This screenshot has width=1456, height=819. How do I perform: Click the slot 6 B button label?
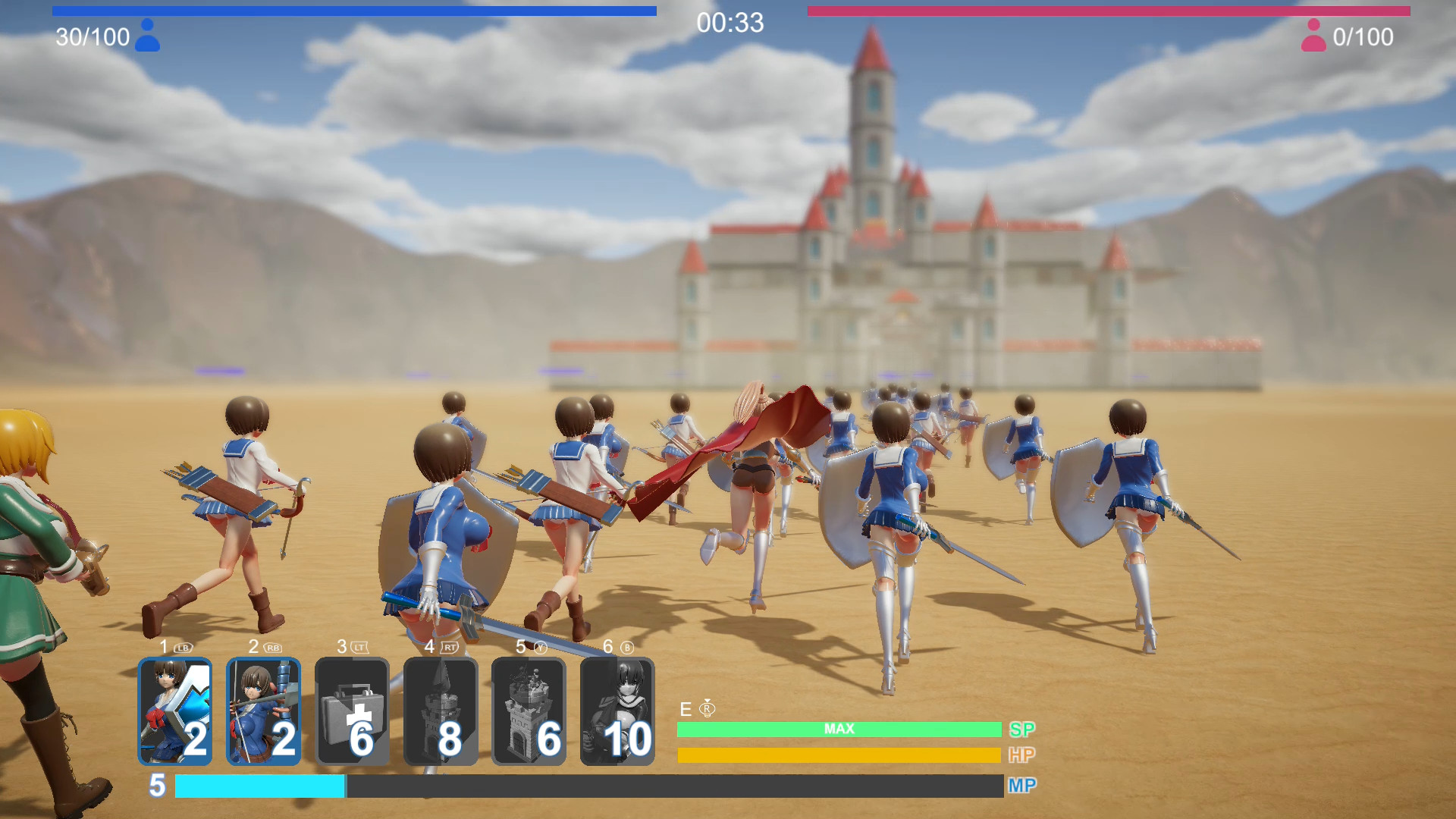pos(616,648)
